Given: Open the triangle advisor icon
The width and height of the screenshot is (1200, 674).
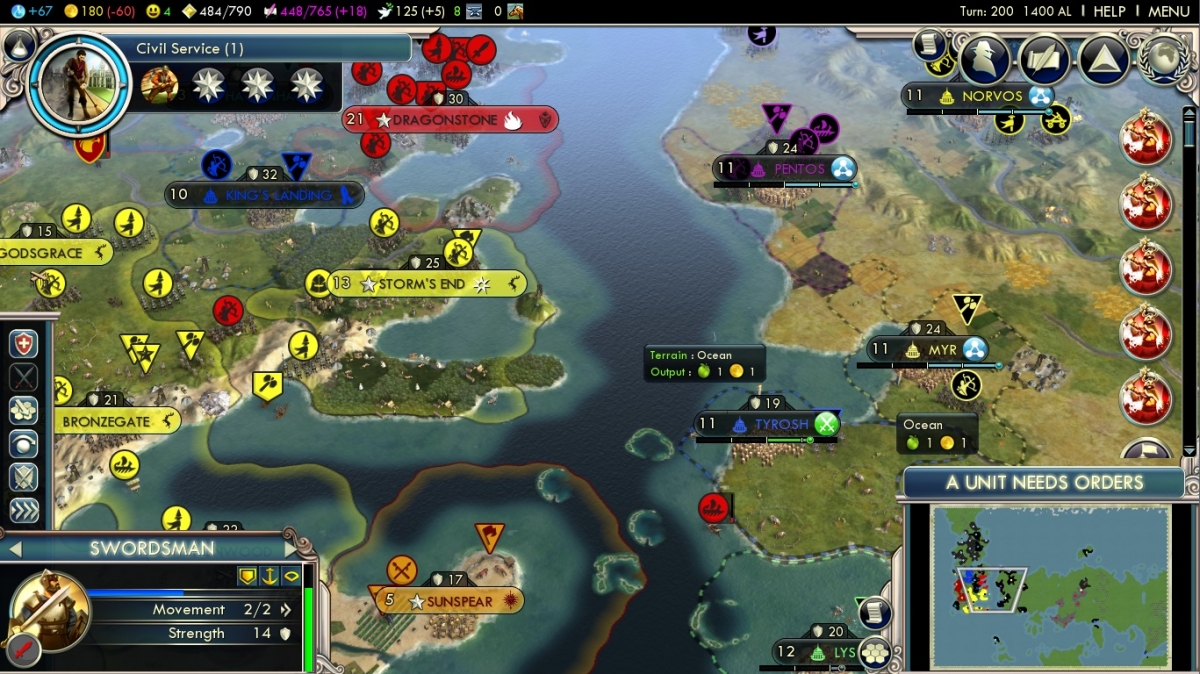Looking at the screenshot, I should (x=1104, y=60).
